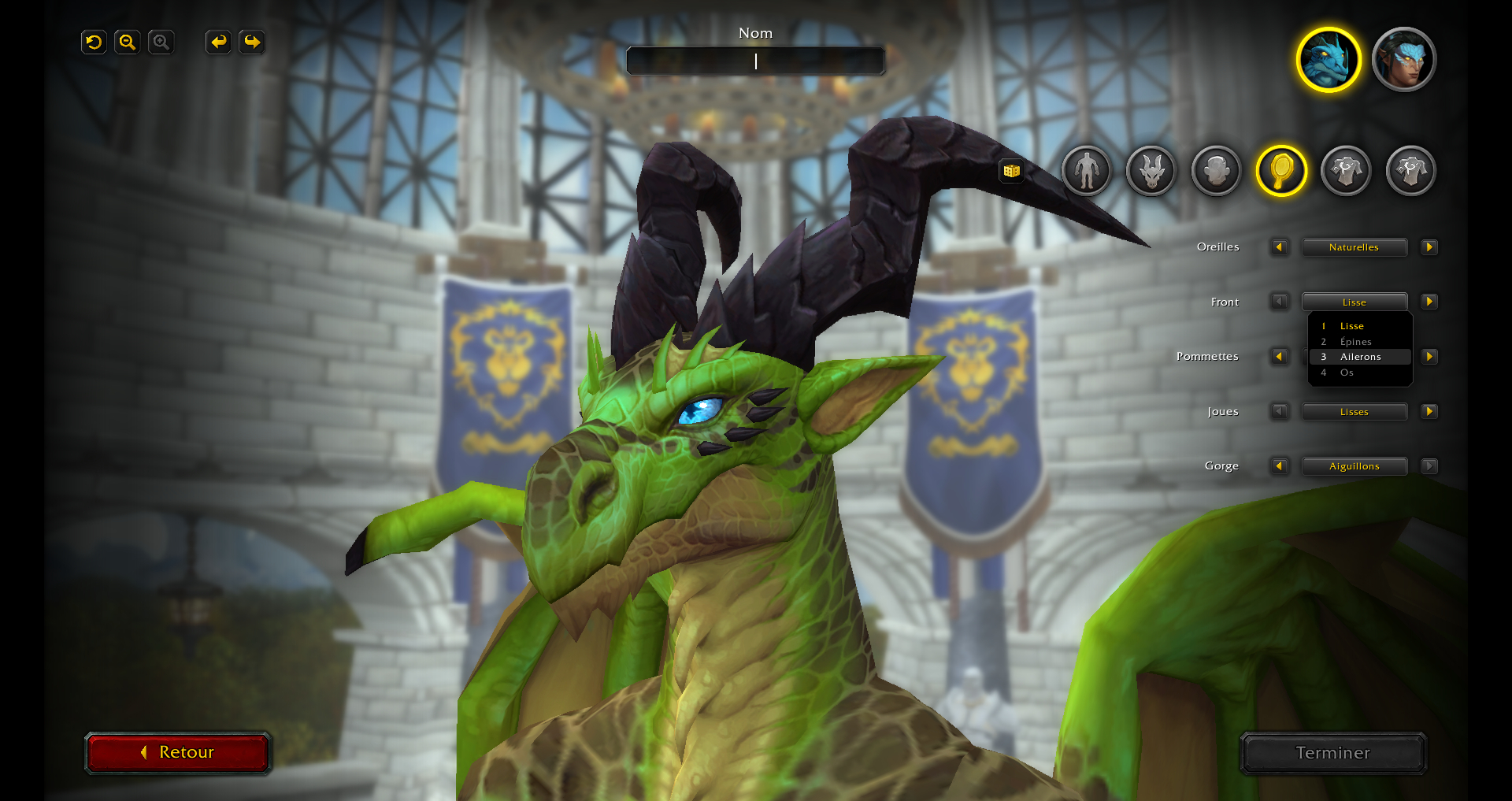Reset the camera rotation view
The width and height of the screenshot is (1512, 801).
(94, 43)
